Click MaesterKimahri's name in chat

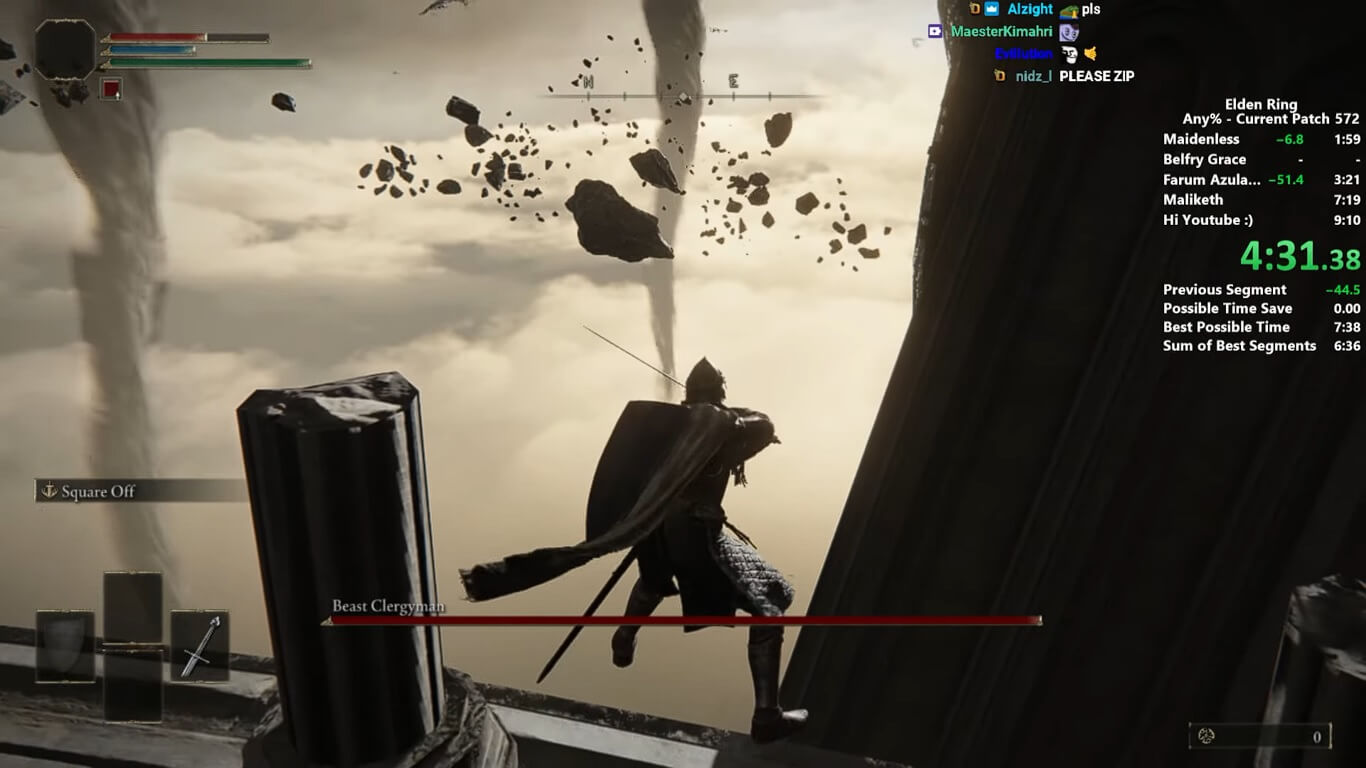1001,31
